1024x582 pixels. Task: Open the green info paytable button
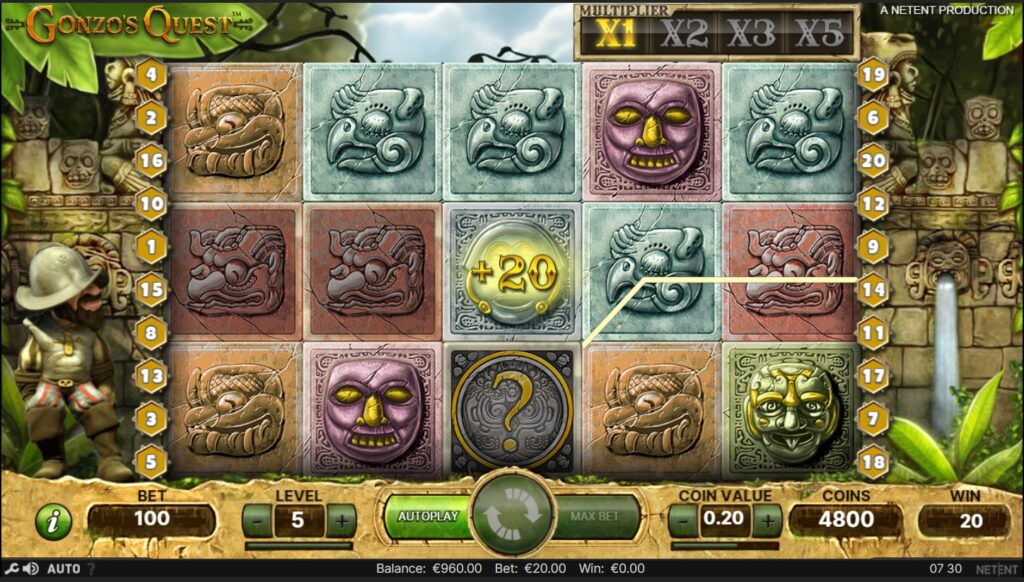coord(53,521)
